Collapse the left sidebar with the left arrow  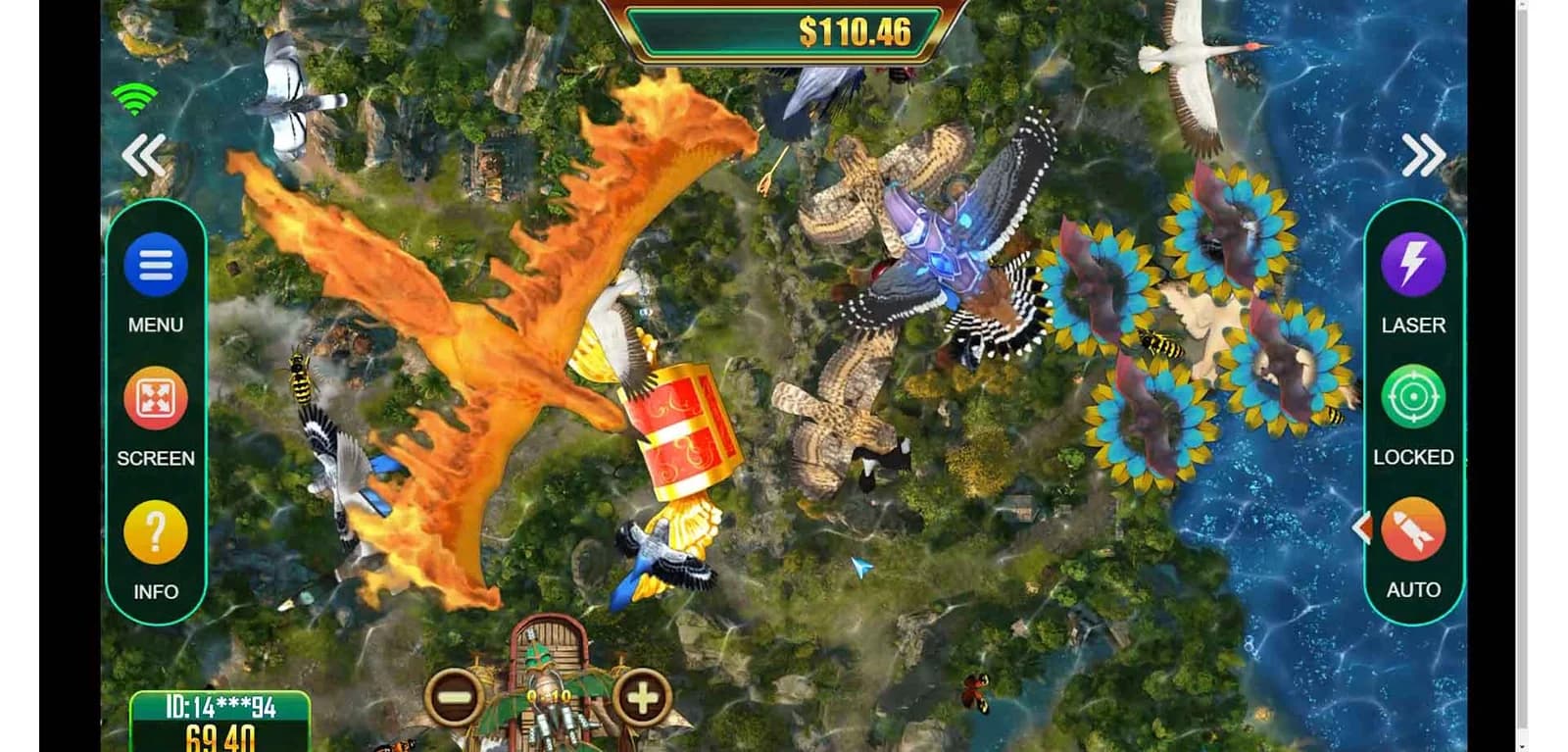point(145,155)
